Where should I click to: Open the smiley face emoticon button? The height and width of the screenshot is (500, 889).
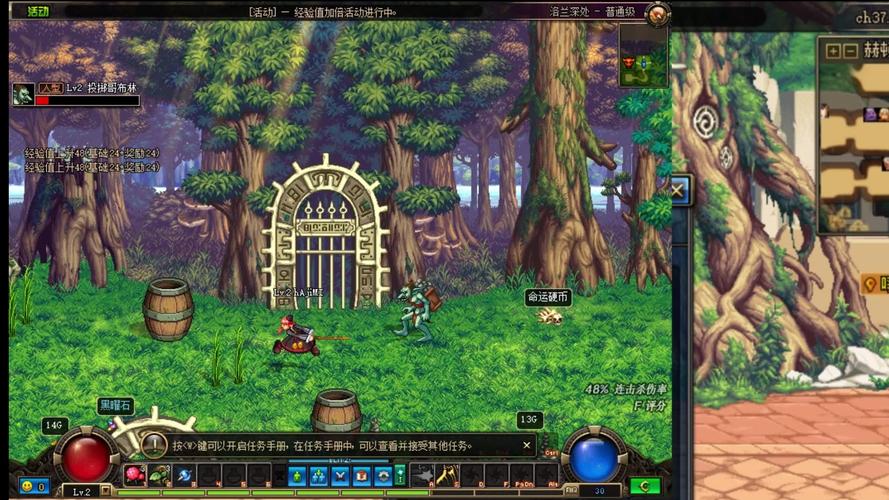tap(27, 487)
